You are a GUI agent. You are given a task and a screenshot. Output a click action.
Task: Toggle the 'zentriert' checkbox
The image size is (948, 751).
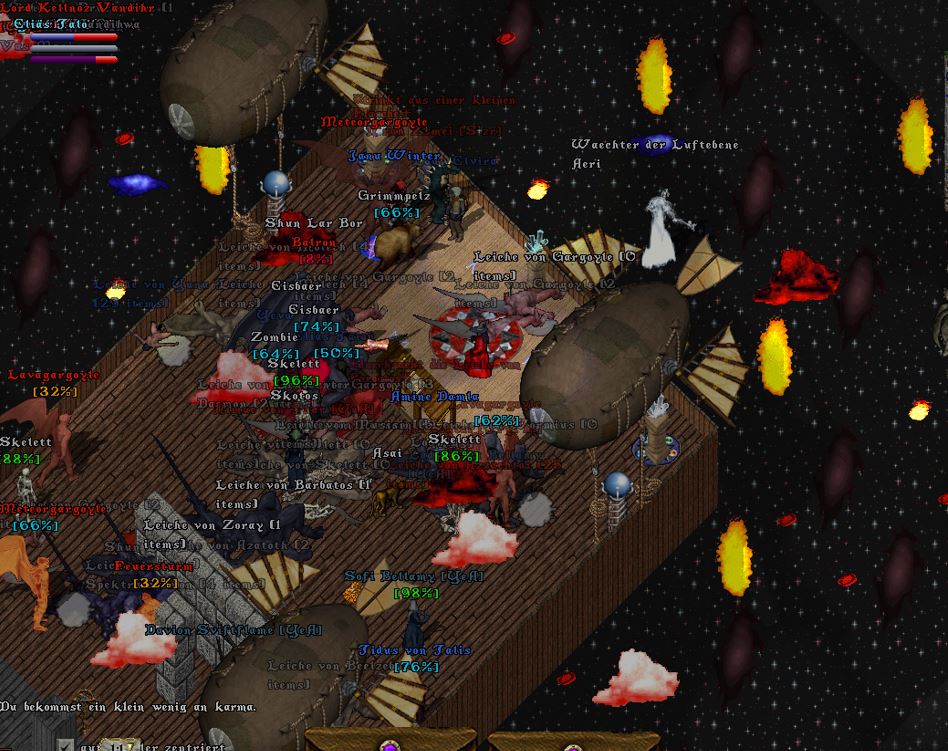[65, 745]
